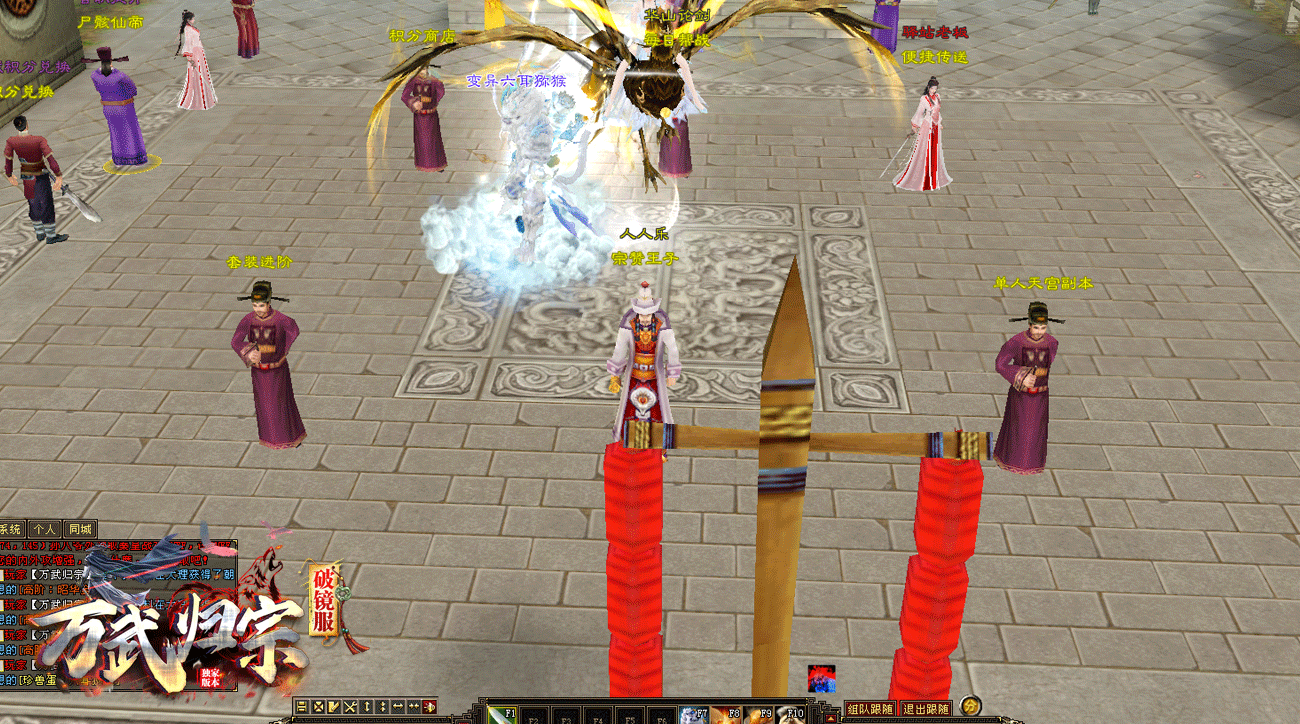Click the 退出跟随 button
Image resolution: width=1300 pixels, height=724 pixels.
[926, 709]
